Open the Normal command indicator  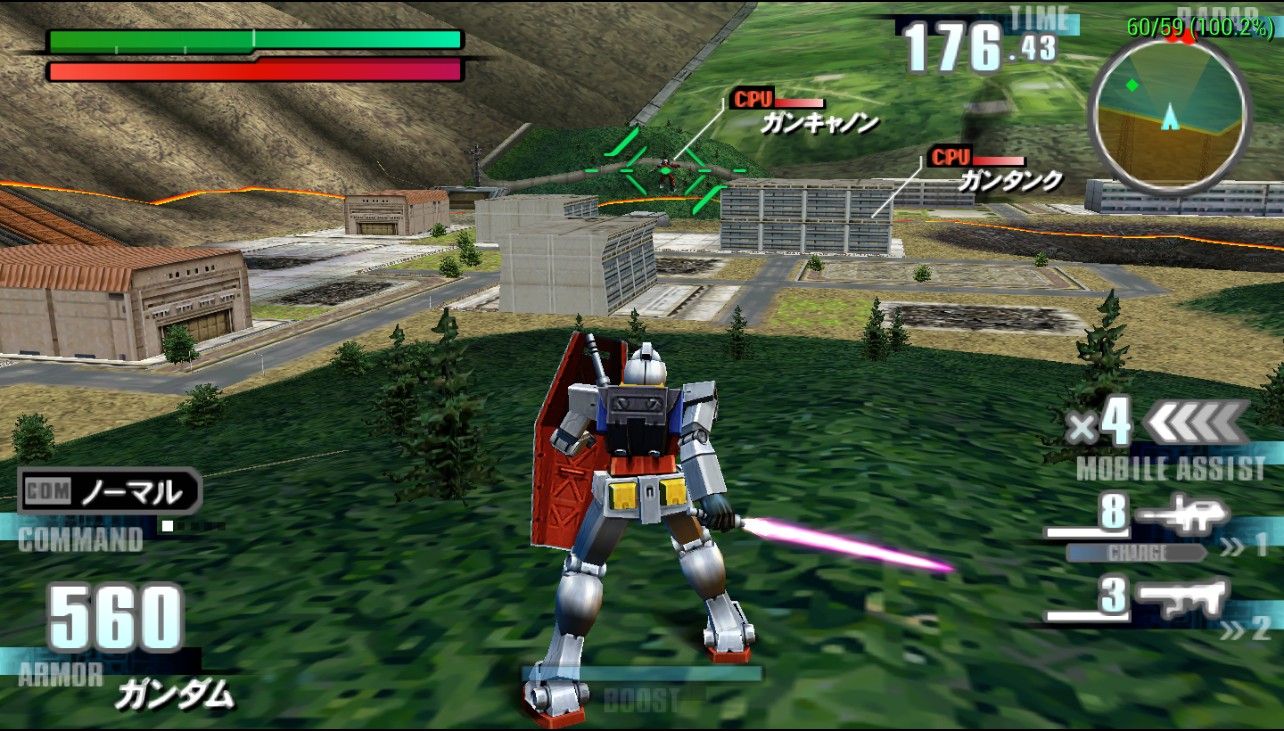111,491
